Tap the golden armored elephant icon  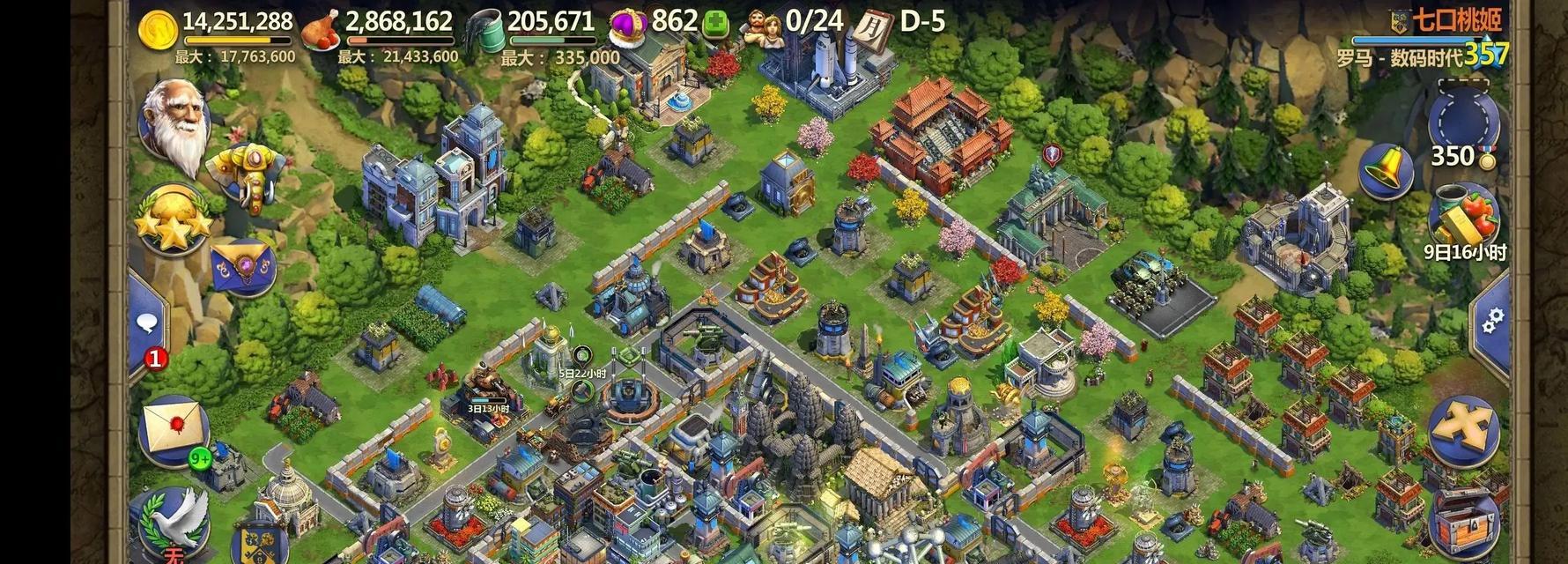tap(248, 174)
